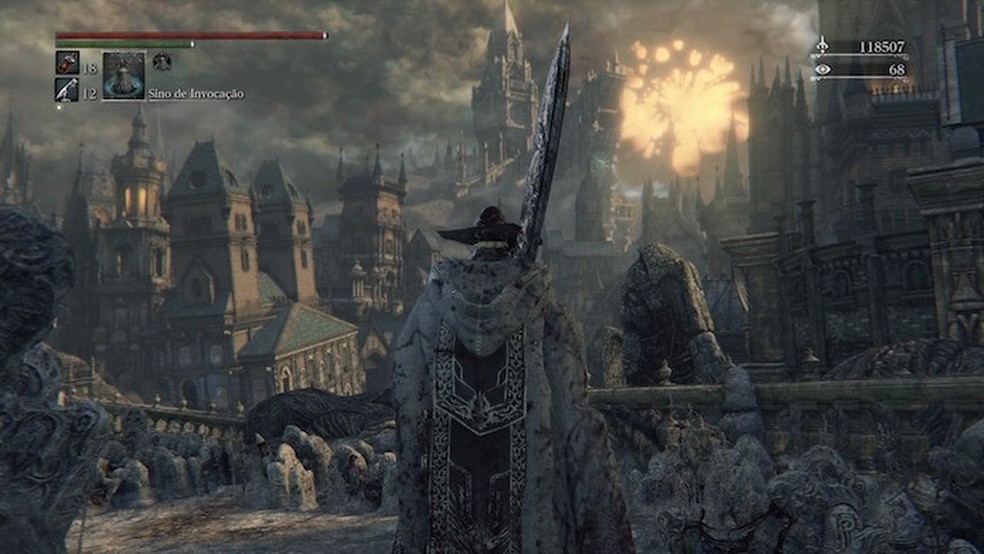This screenshot has width=984, height=554.
Task: Select the blood vial item slot
Action: tap(67, 62)
